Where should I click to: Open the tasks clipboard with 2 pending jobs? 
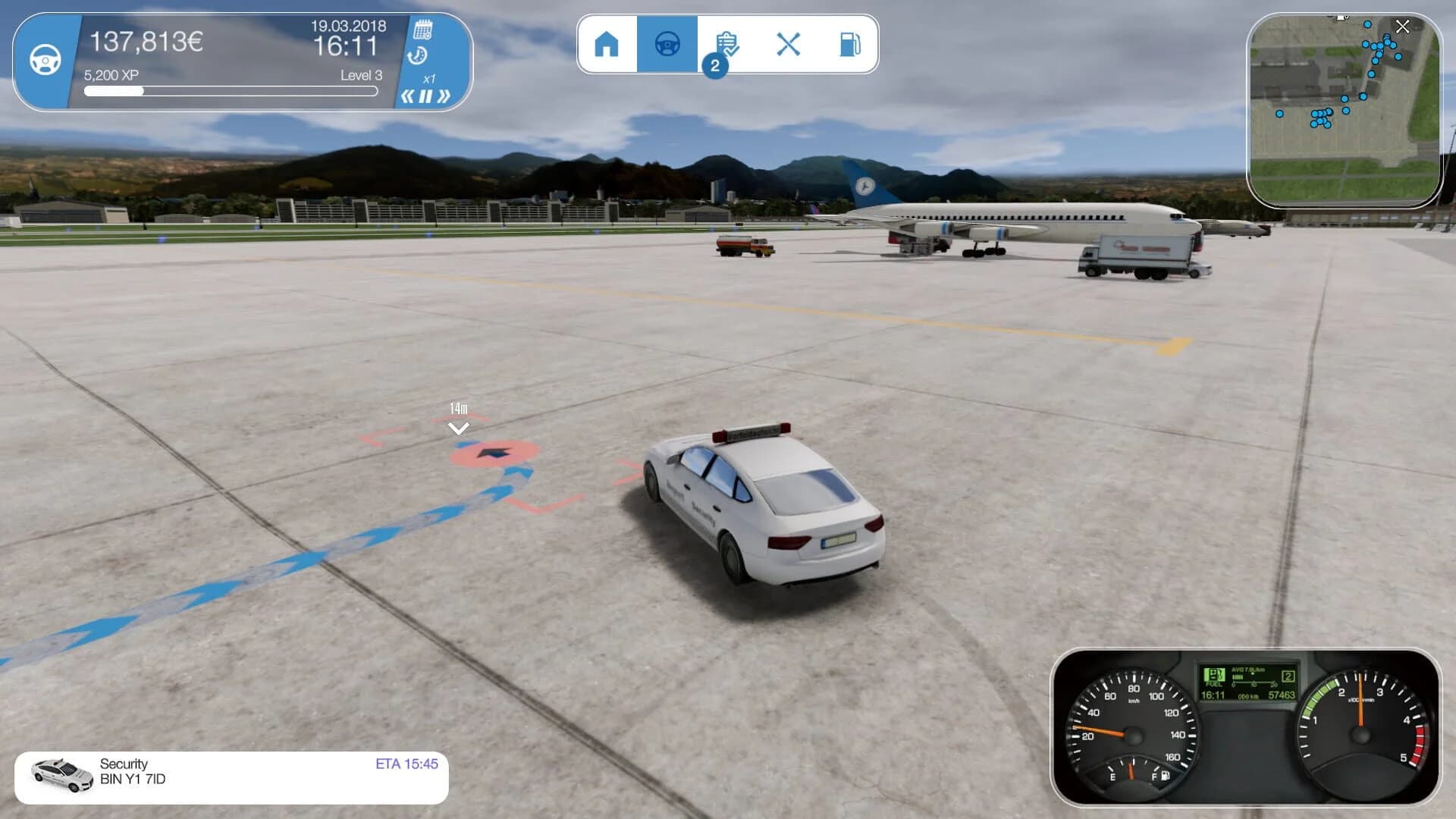tap(728, 44)
